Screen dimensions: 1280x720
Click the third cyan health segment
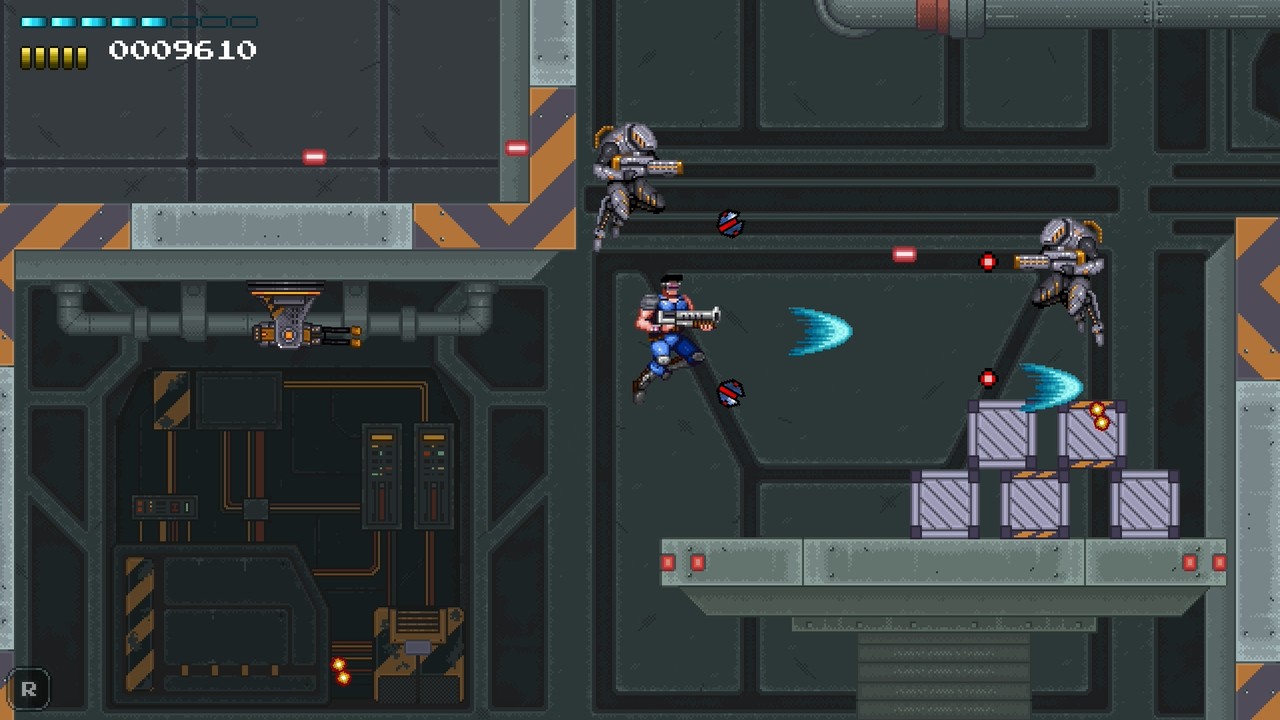(x=93, y=21)
